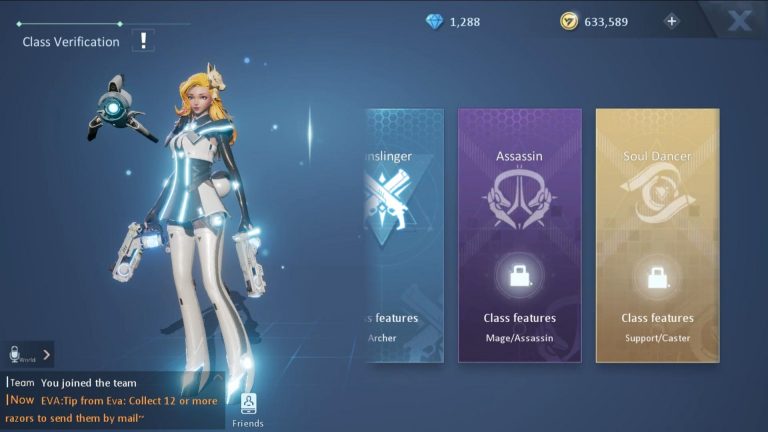Expand the chat panel arrow
Screen dimensions: 768x432
pos(42,354)
